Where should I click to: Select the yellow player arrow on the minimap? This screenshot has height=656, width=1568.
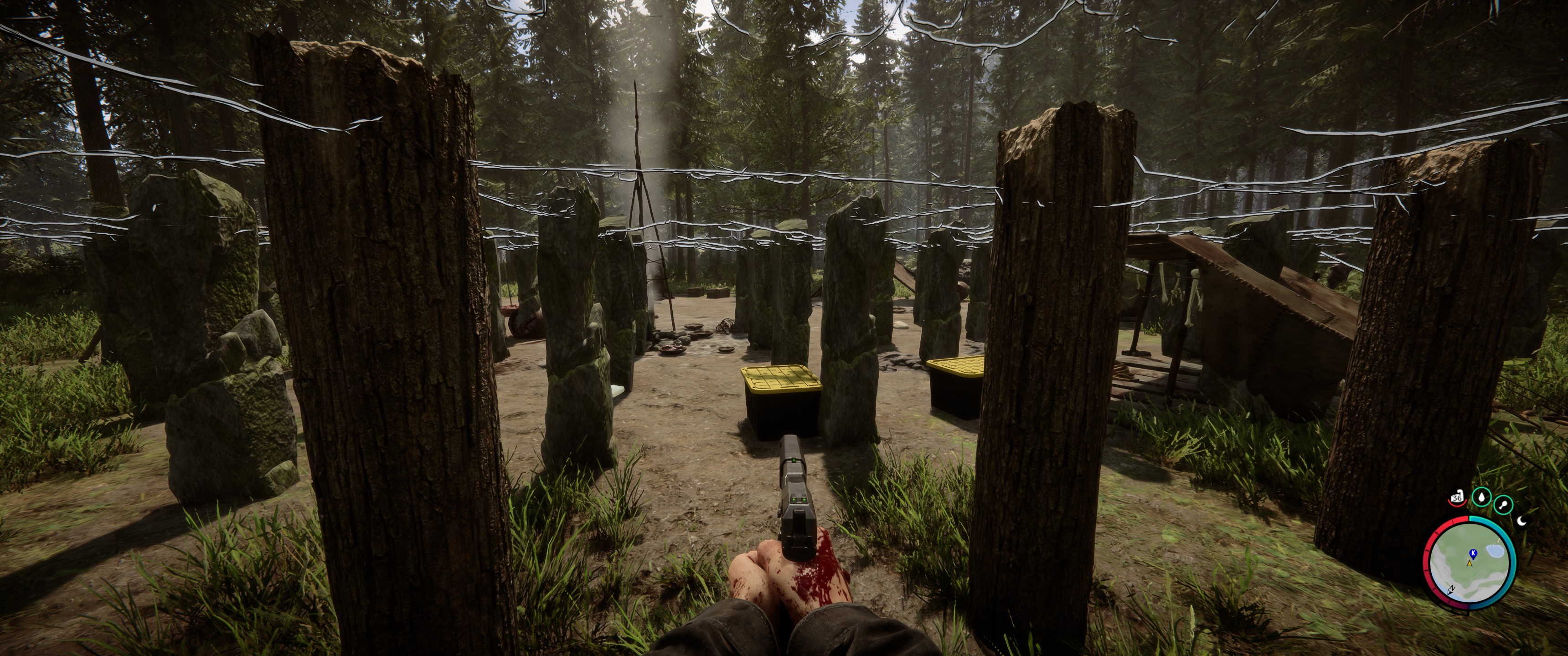1470,564
